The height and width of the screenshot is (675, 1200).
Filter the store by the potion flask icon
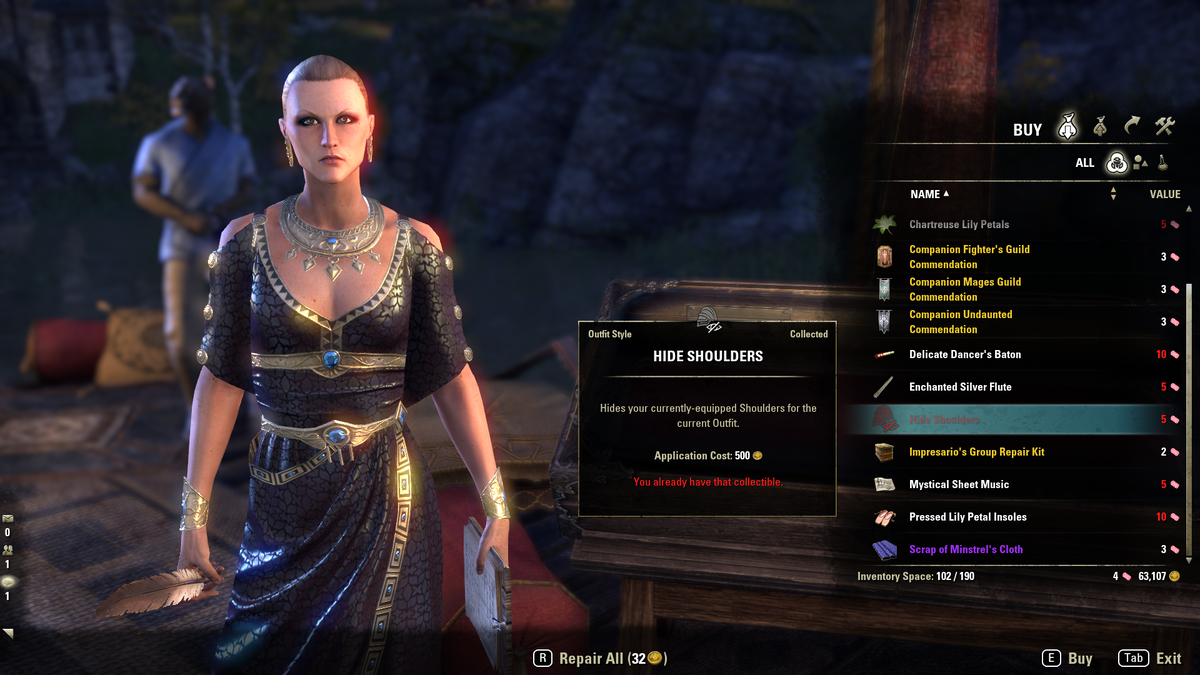[x=1163, y=162]
